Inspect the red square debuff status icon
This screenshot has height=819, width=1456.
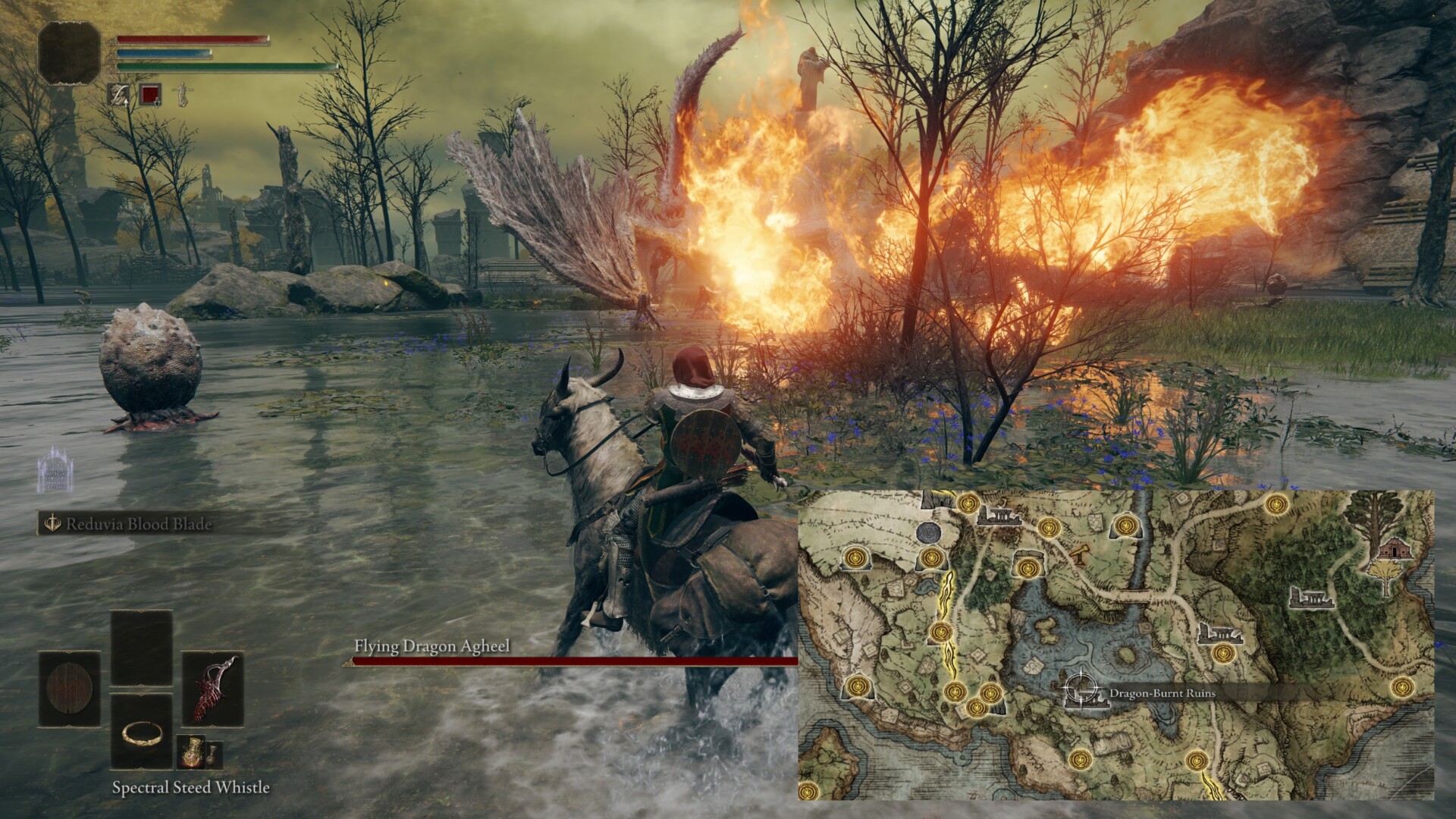[149, 94]
